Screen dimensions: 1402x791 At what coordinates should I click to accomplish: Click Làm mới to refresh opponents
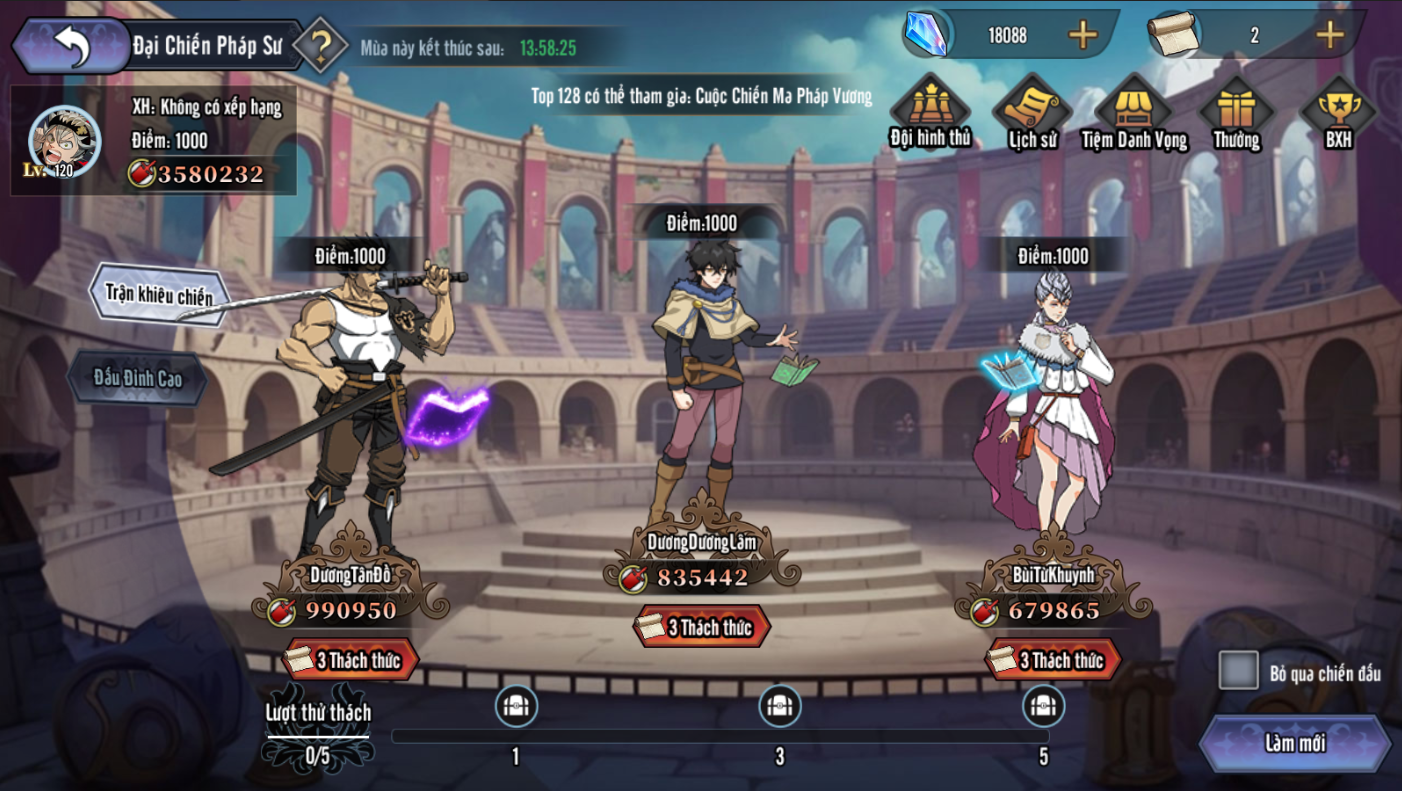pyautogui.click(x=1295, y=743)
